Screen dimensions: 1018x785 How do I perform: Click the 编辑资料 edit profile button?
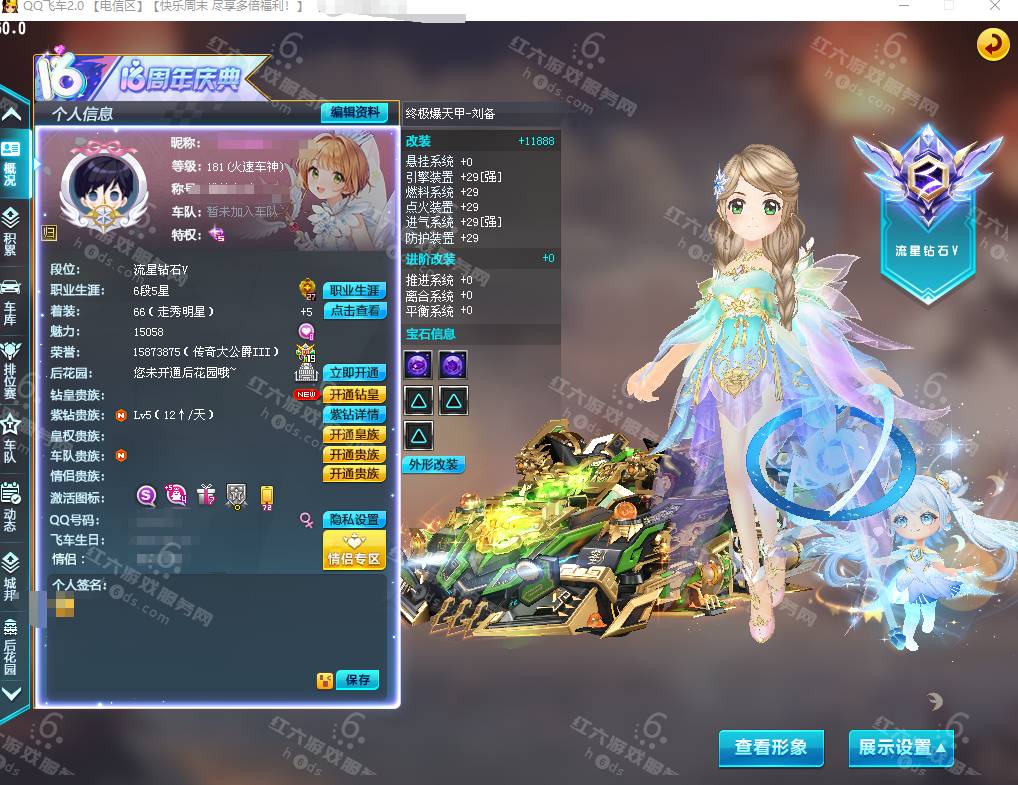(354, 112)
